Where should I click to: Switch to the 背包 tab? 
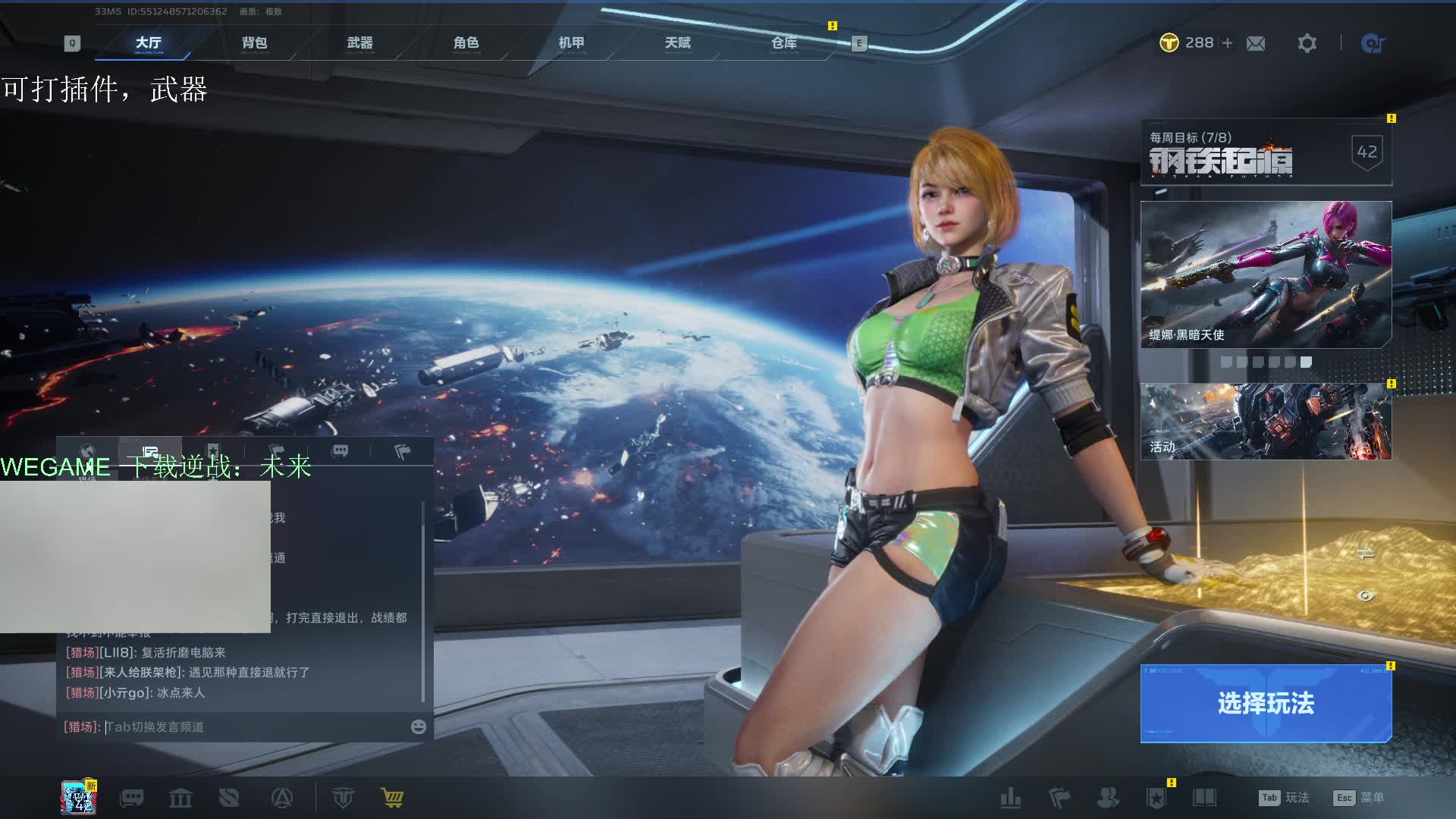click(x=254, y=43)
